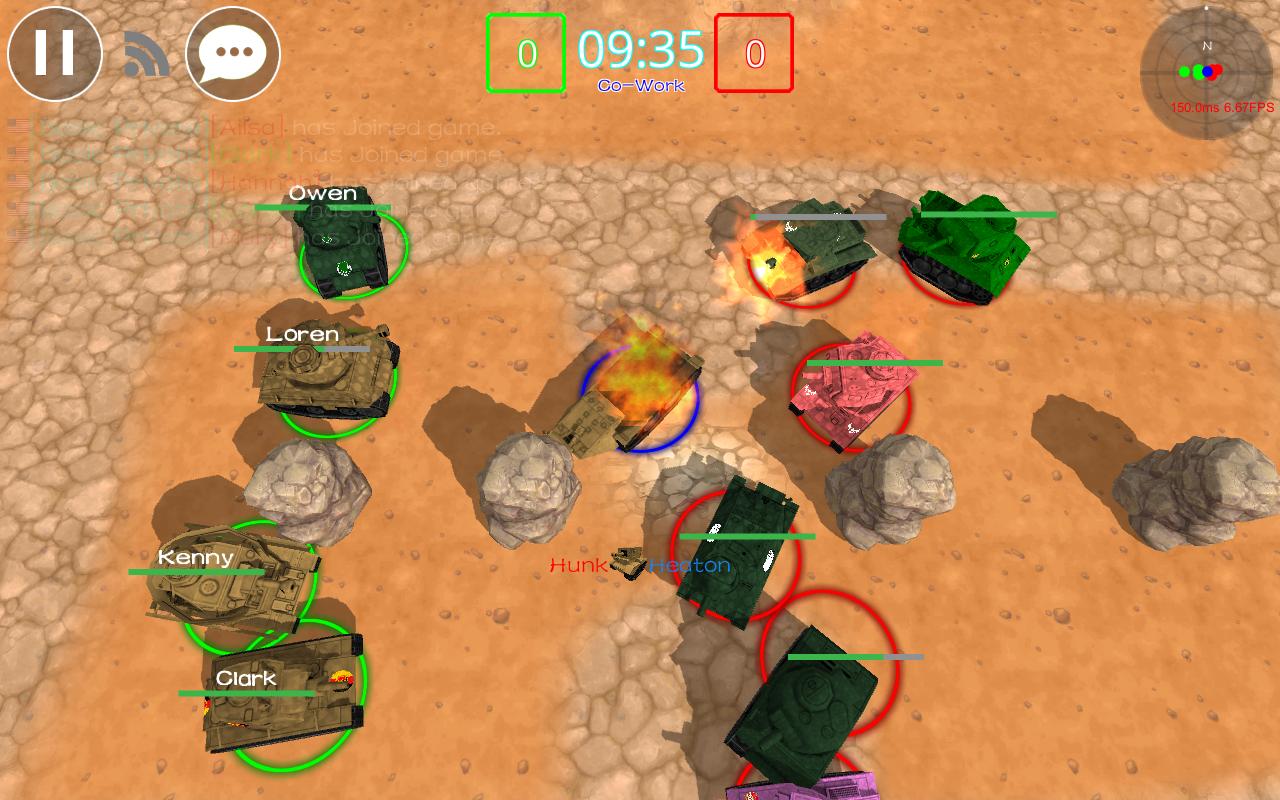Screen dimensions: 1280x800
Task: Click the 09:35 match timer
Action: click(639, 48)
